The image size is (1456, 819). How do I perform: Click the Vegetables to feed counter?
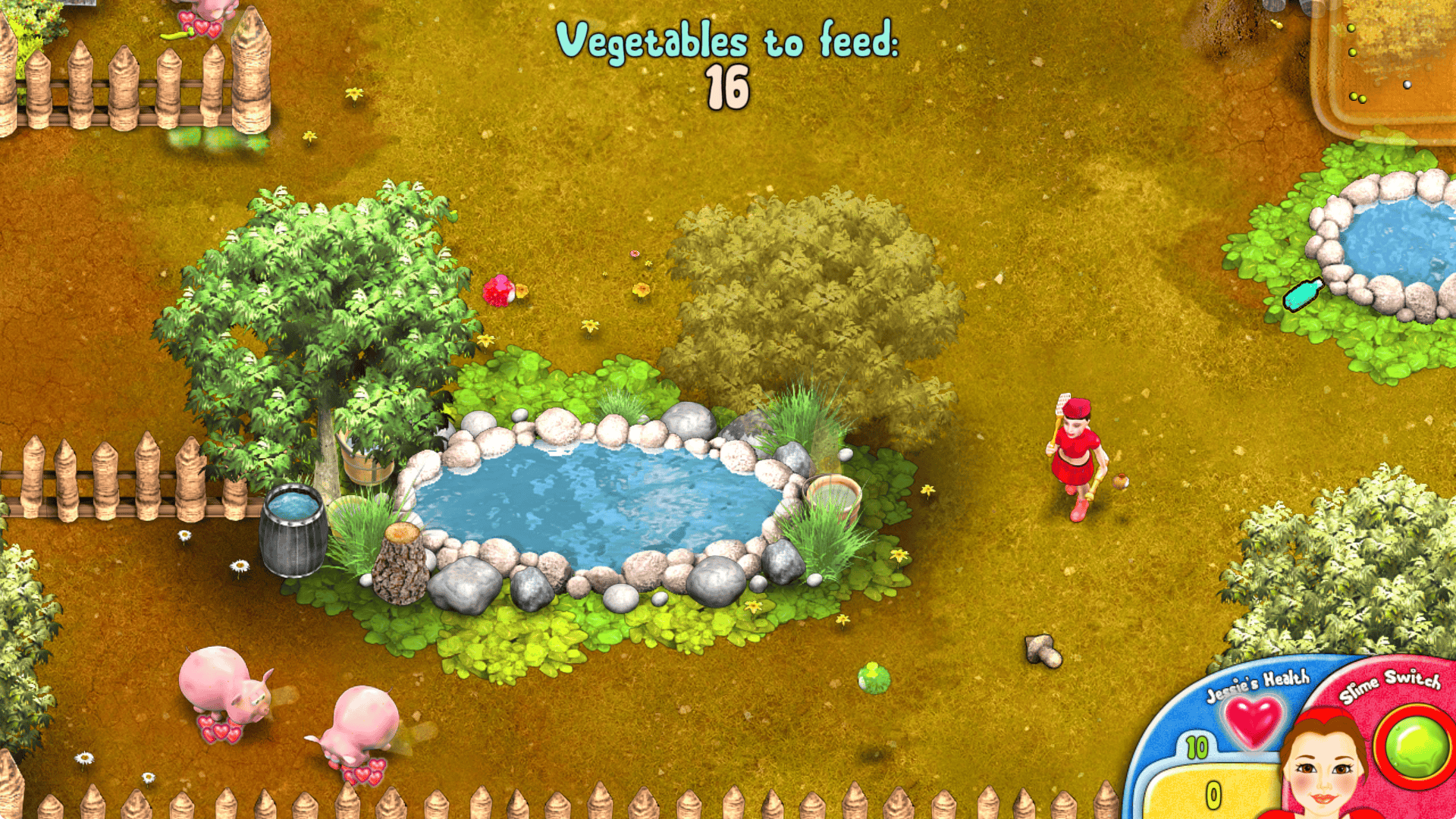coord(730,57)
